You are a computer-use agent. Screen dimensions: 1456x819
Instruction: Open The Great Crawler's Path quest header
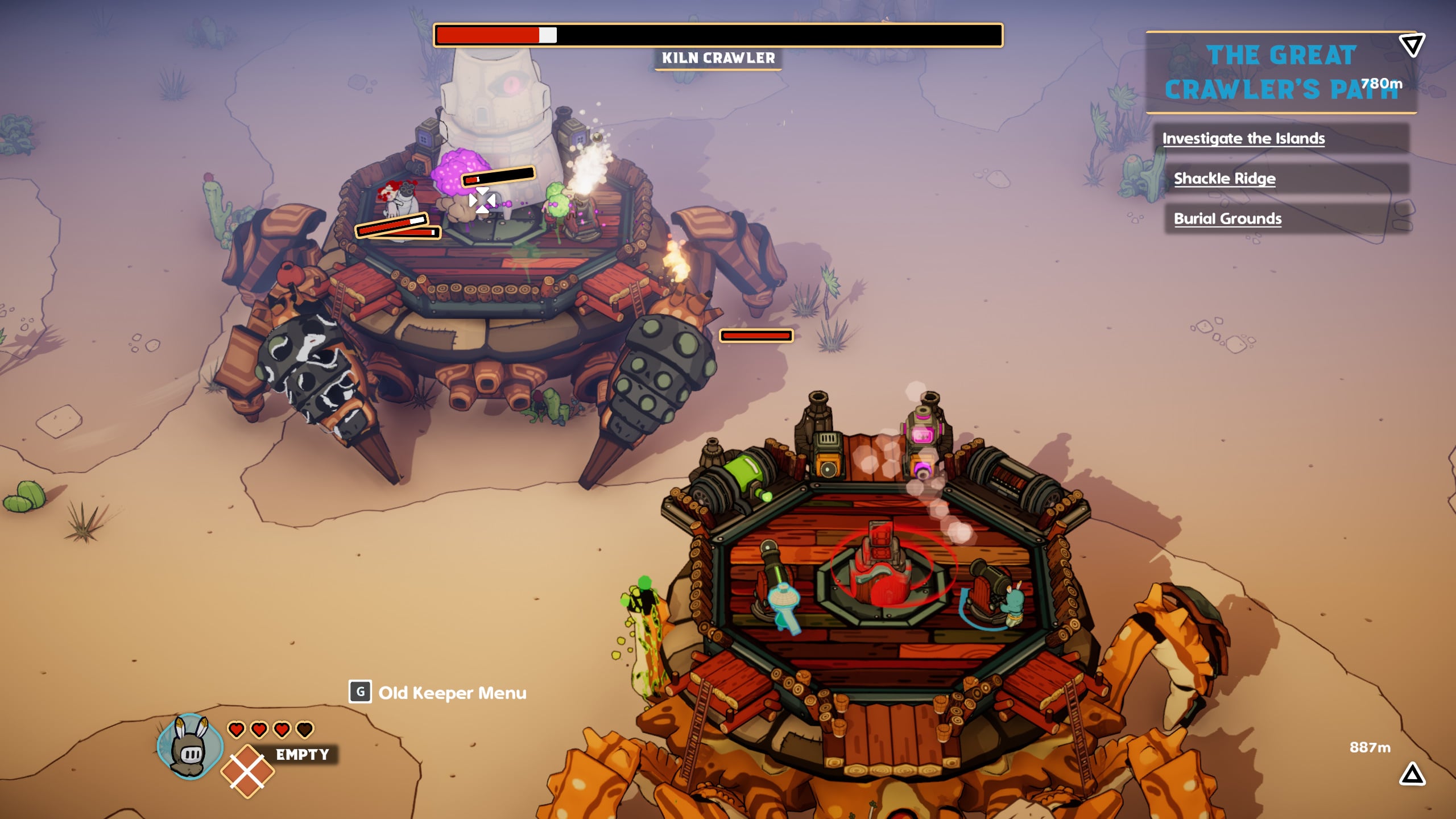(x=1280, y=72)
